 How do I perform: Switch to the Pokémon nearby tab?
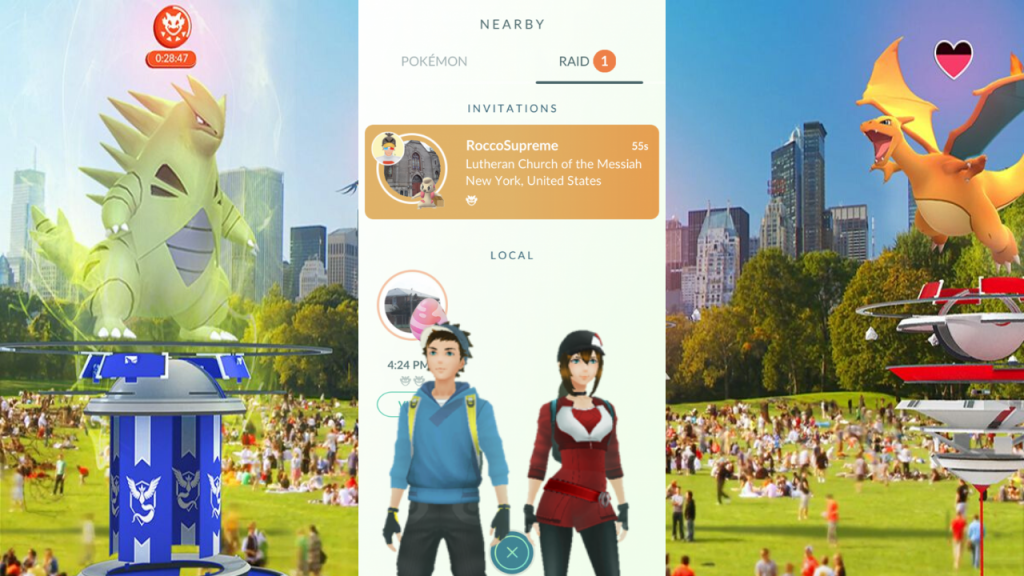[434, 62]
